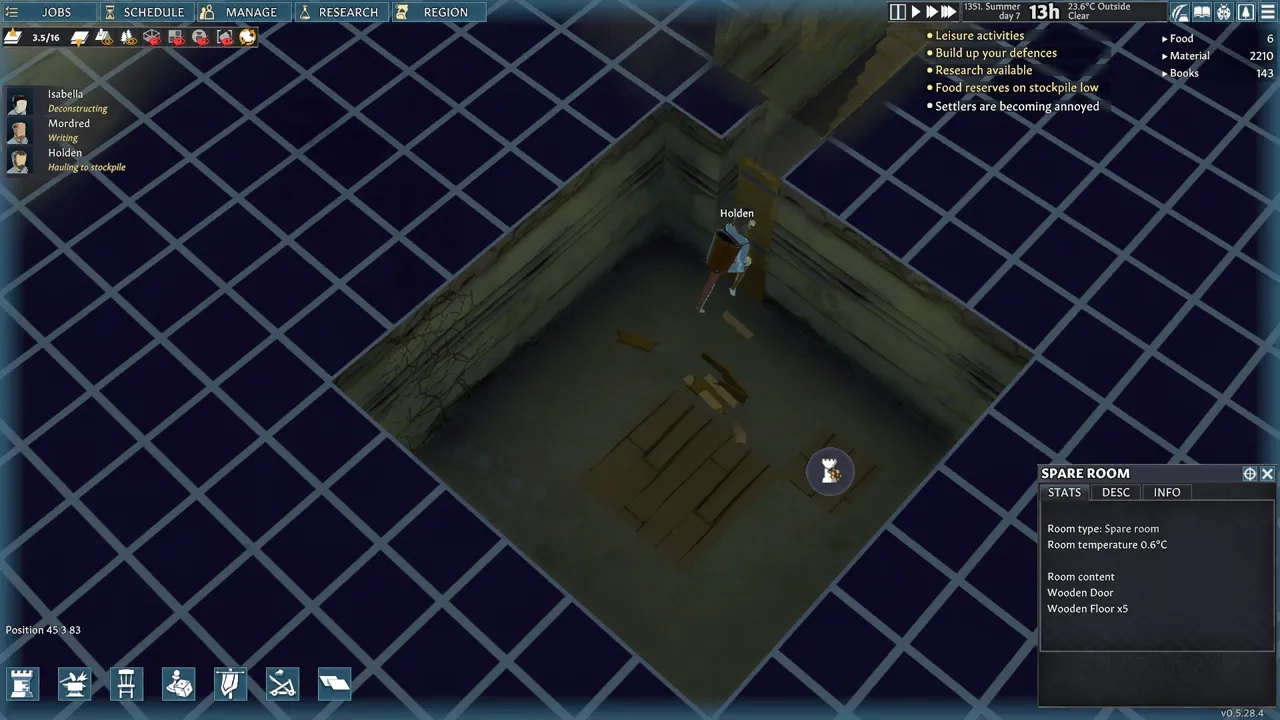The width and height of the screenshot is (1280, 720).
Task: Open the bug report ladybug icon
Action: coord(1222,12)
